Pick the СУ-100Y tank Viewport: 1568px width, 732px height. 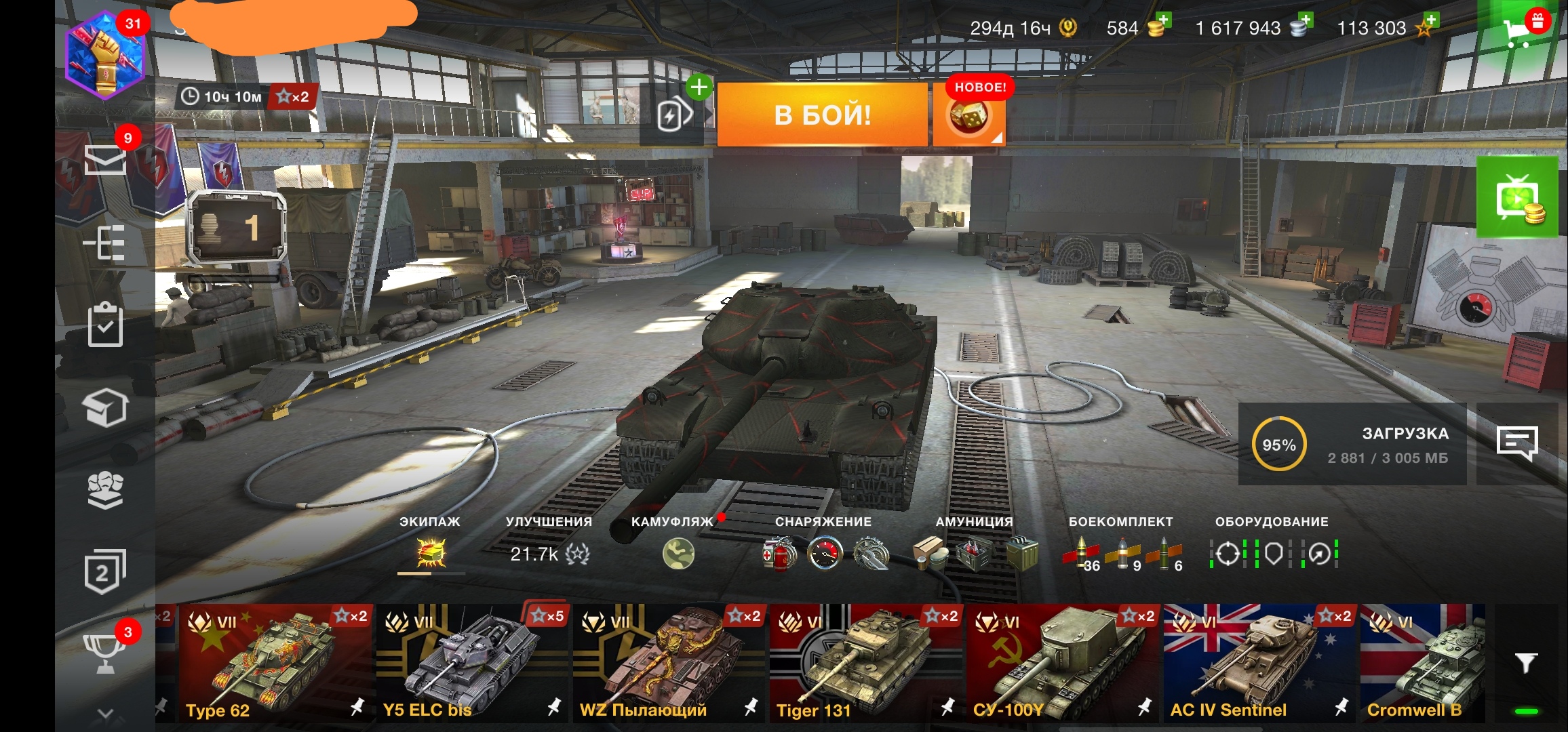[1062, 663]
